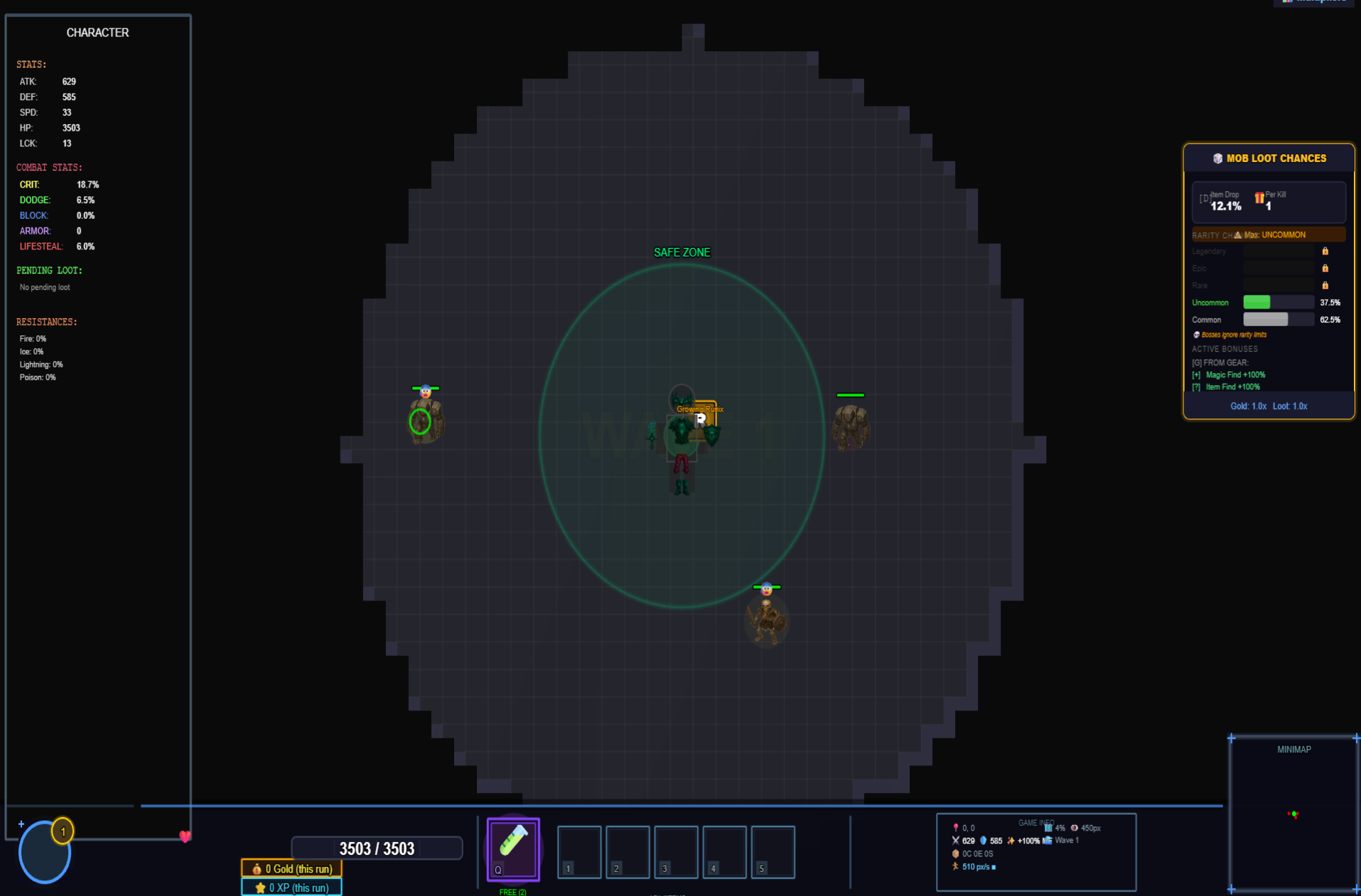
Task: Collapse the Mob Loot Chances panel
Action: (x=1269, y=158)
